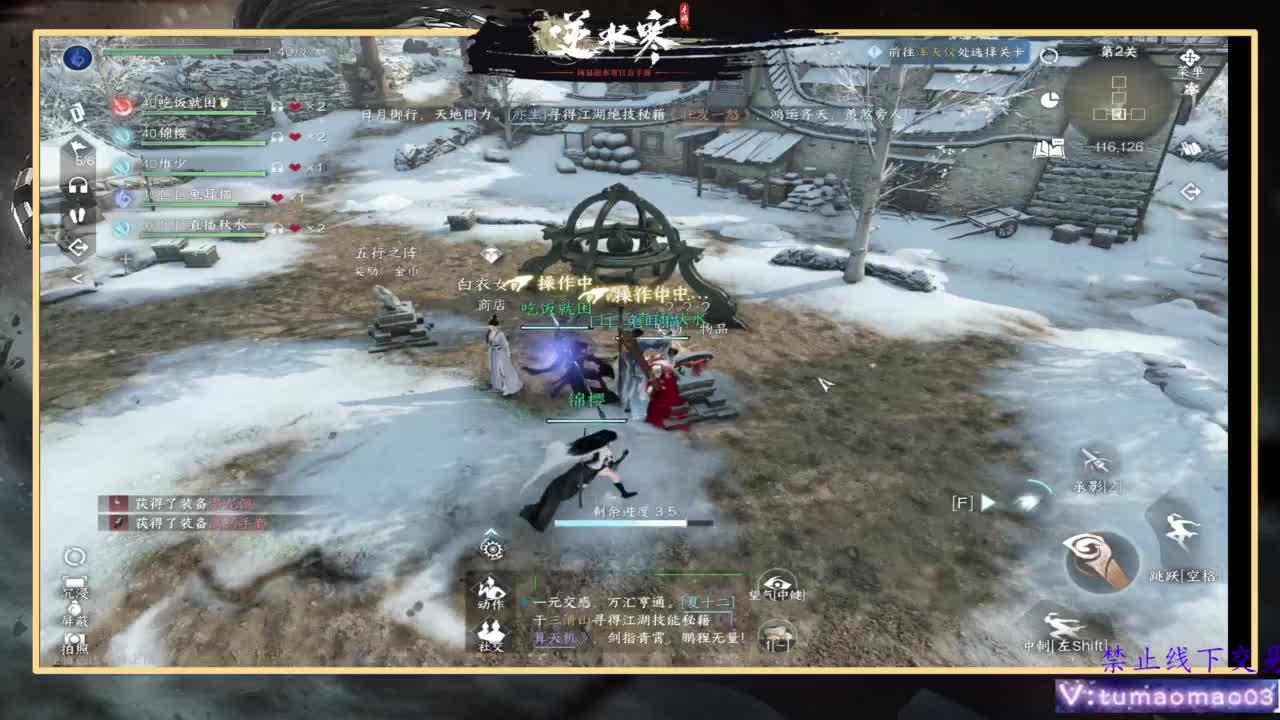Expand the team list with the plus control
This screenshot has height=720, width=1280.
point(124,258)
